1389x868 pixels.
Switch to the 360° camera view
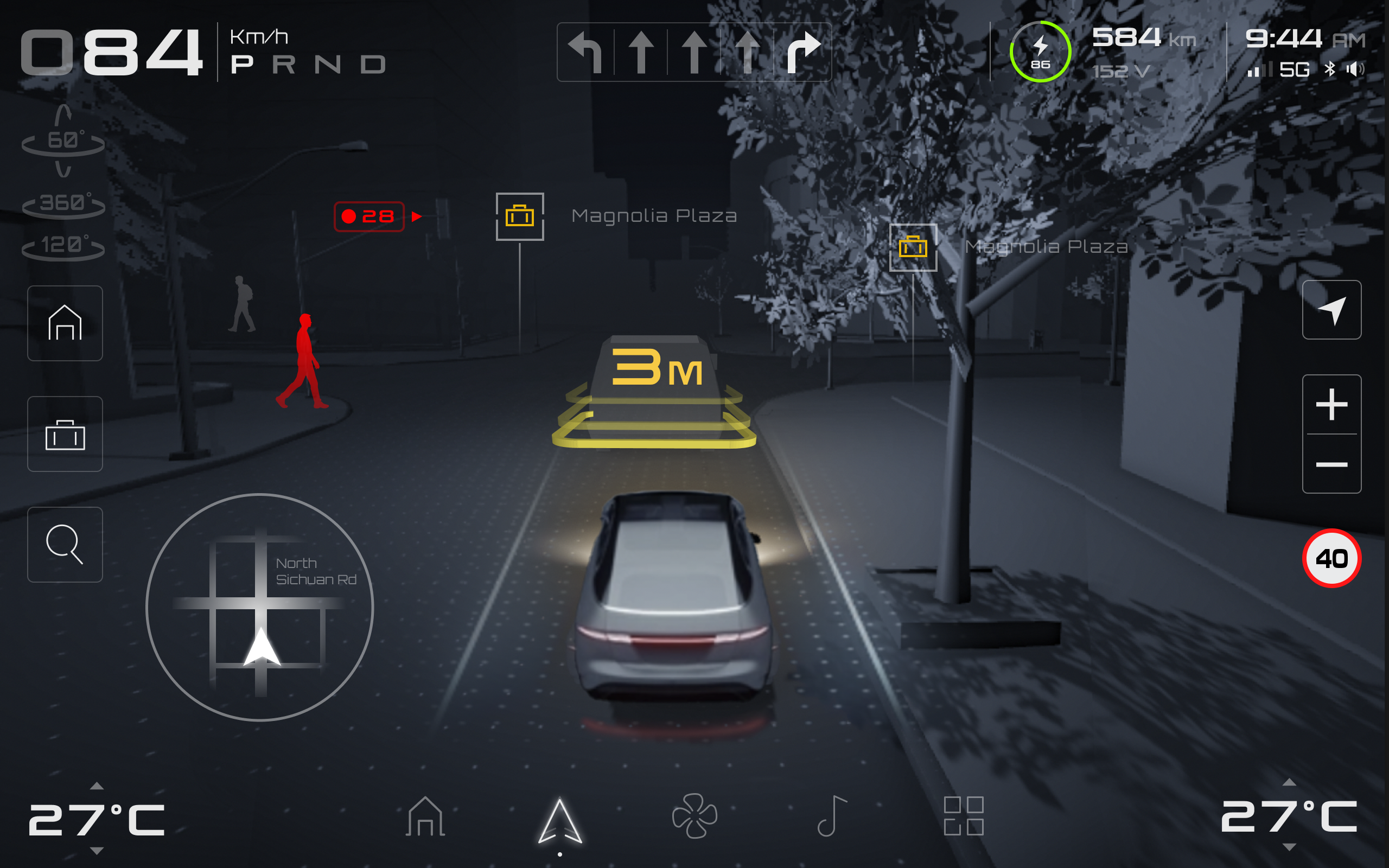tap(63, 203)
